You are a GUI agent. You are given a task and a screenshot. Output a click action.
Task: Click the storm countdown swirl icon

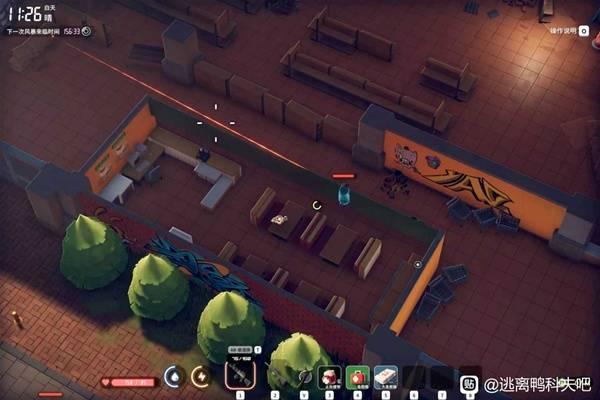(x=86, y=31)
